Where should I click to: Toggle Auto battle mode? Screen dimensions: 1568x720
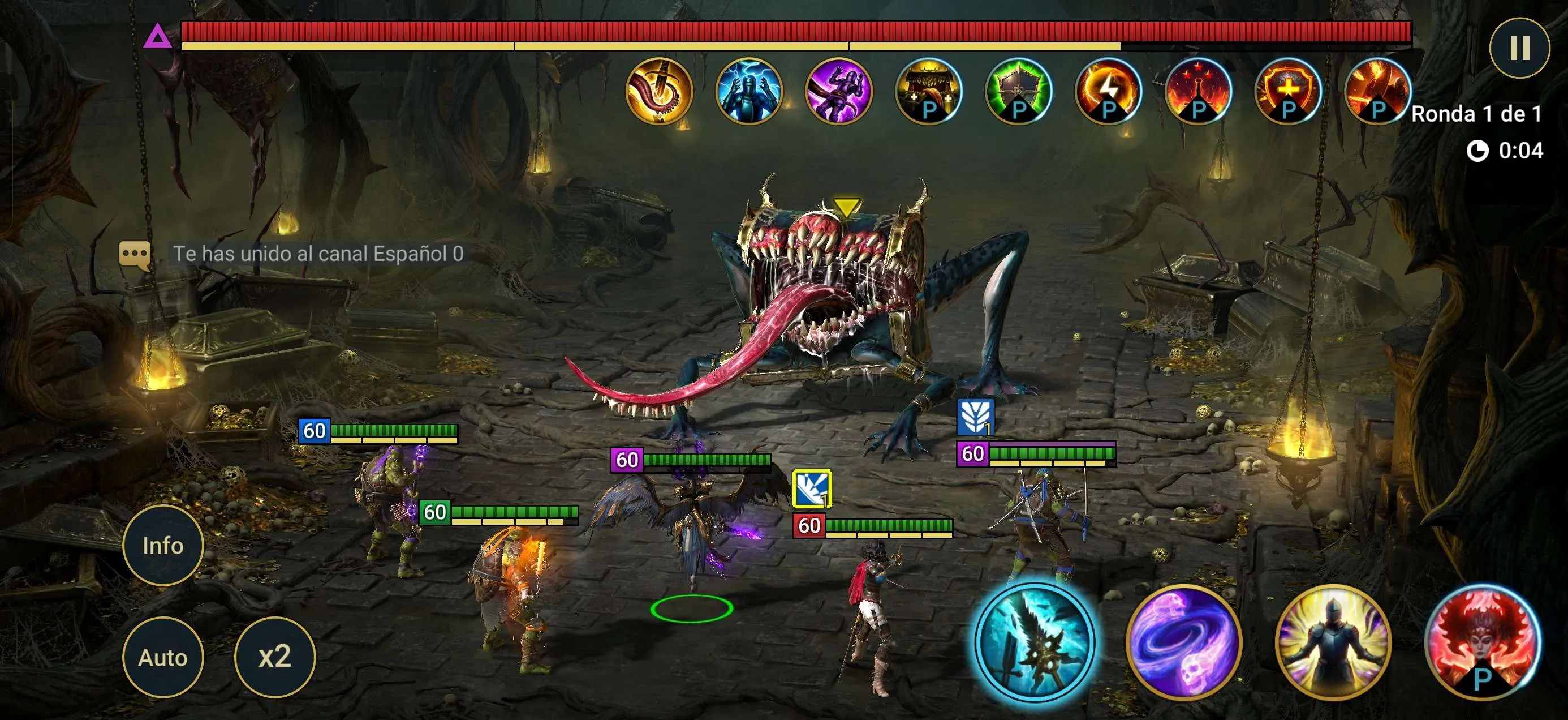tap(162, 657)
